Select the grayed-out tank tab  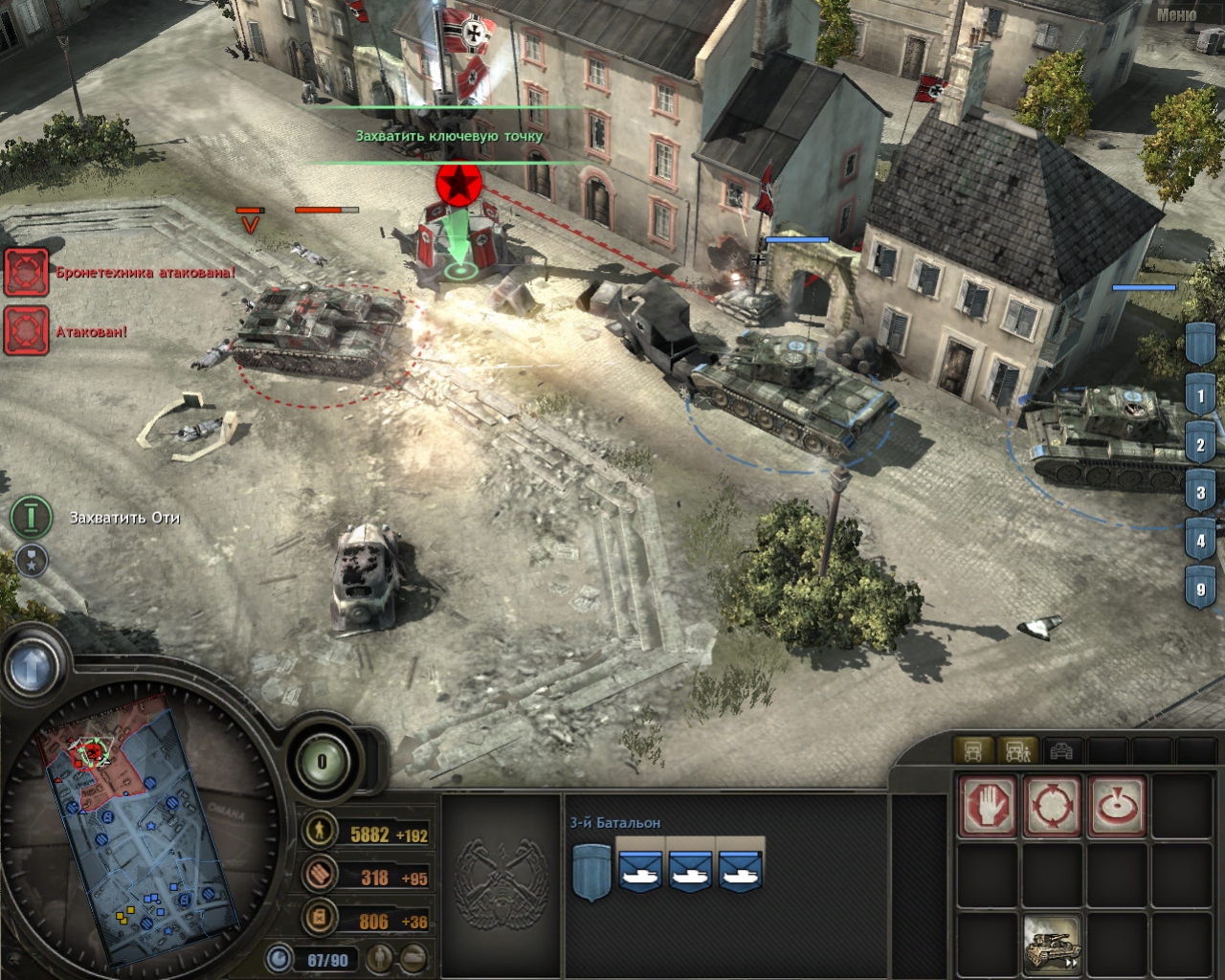click(x=1061, y=752)
